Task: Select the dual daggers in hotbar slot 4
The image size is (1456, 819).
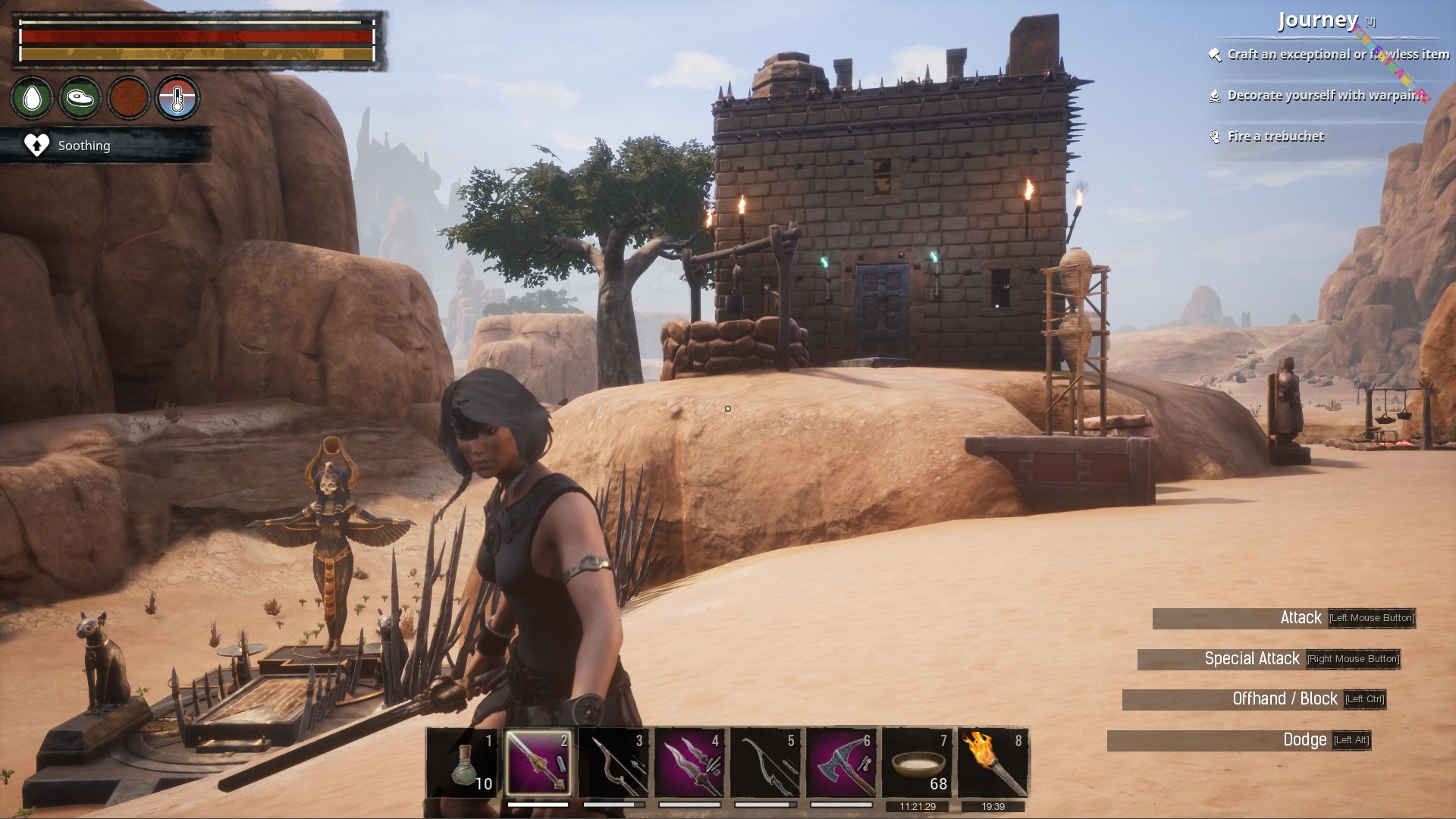Action: coord(690,762)
